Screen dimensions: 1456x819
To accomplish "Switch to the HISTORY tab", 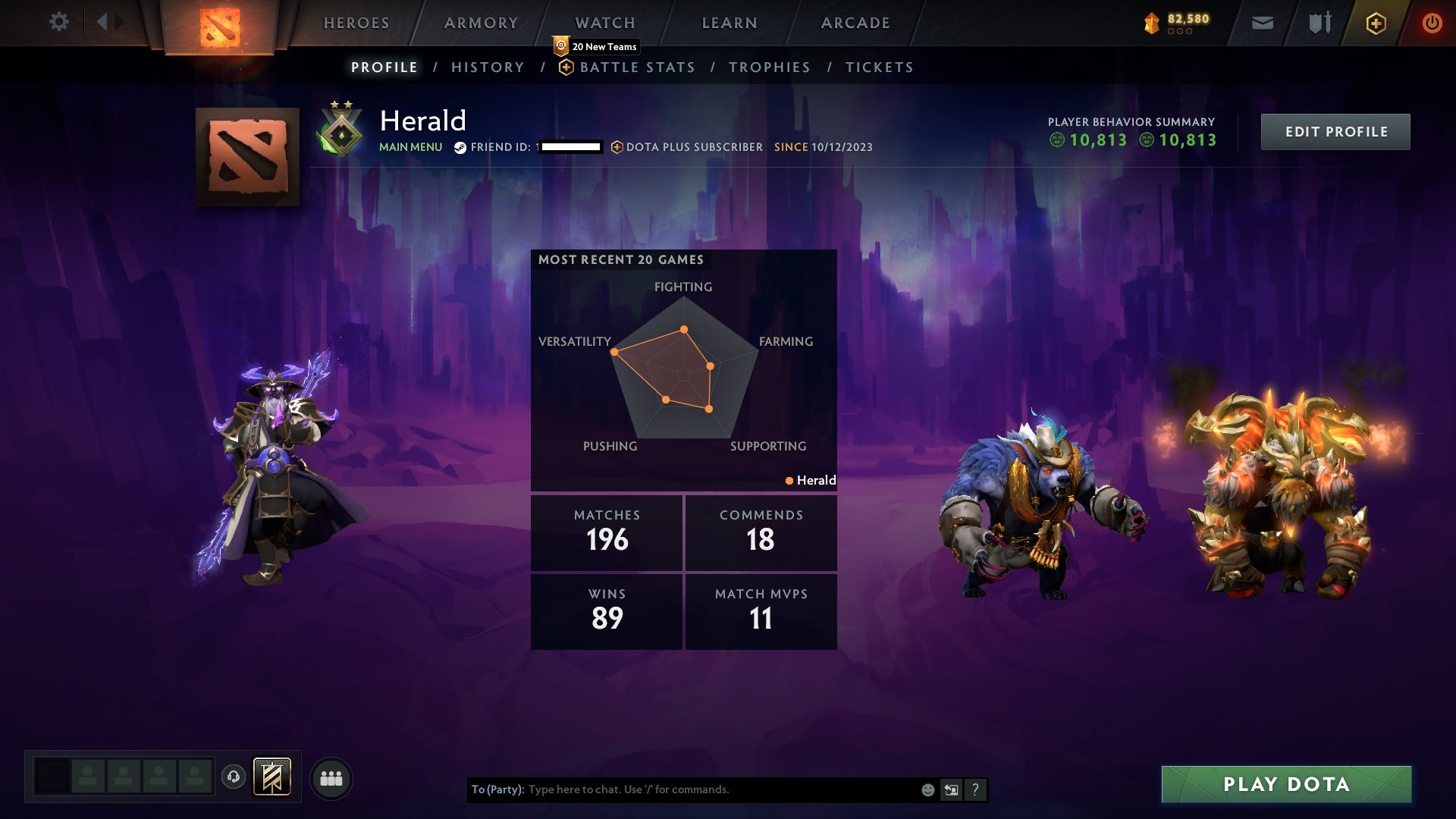I will point(488,67).
